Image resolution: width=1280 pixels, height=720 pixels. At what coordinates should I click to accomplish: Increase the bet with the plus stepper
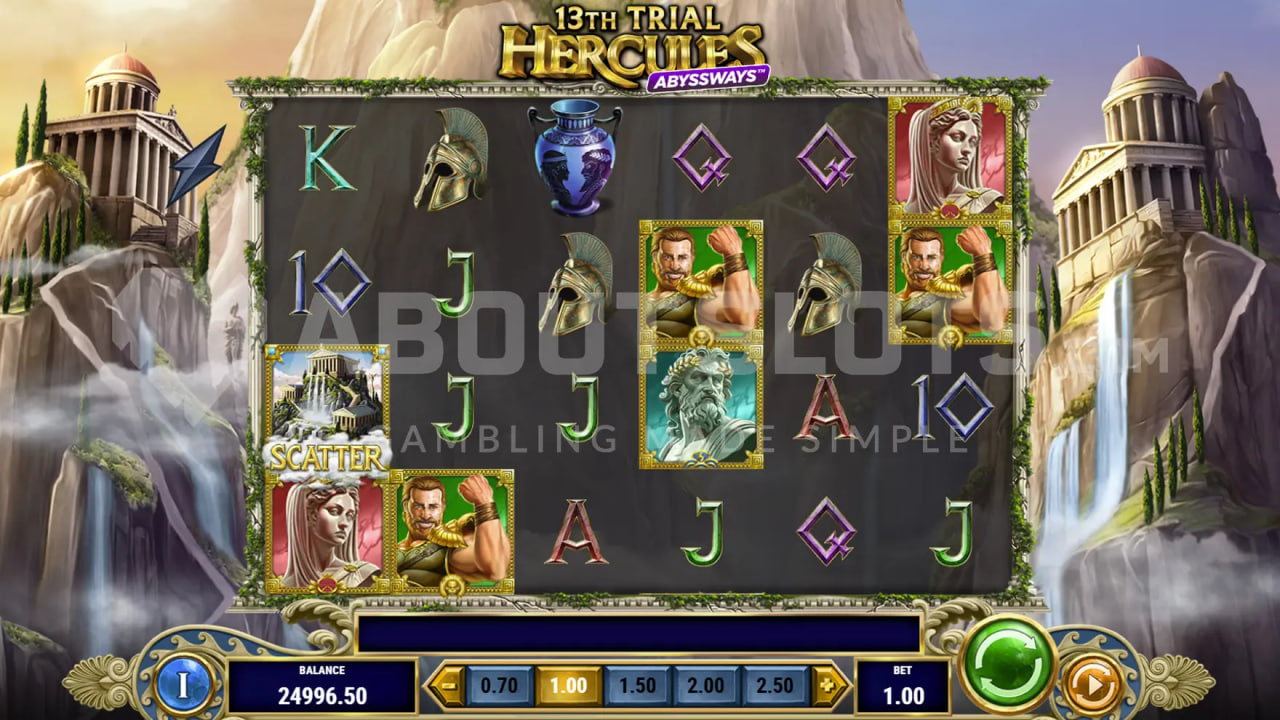coord(826,686)
